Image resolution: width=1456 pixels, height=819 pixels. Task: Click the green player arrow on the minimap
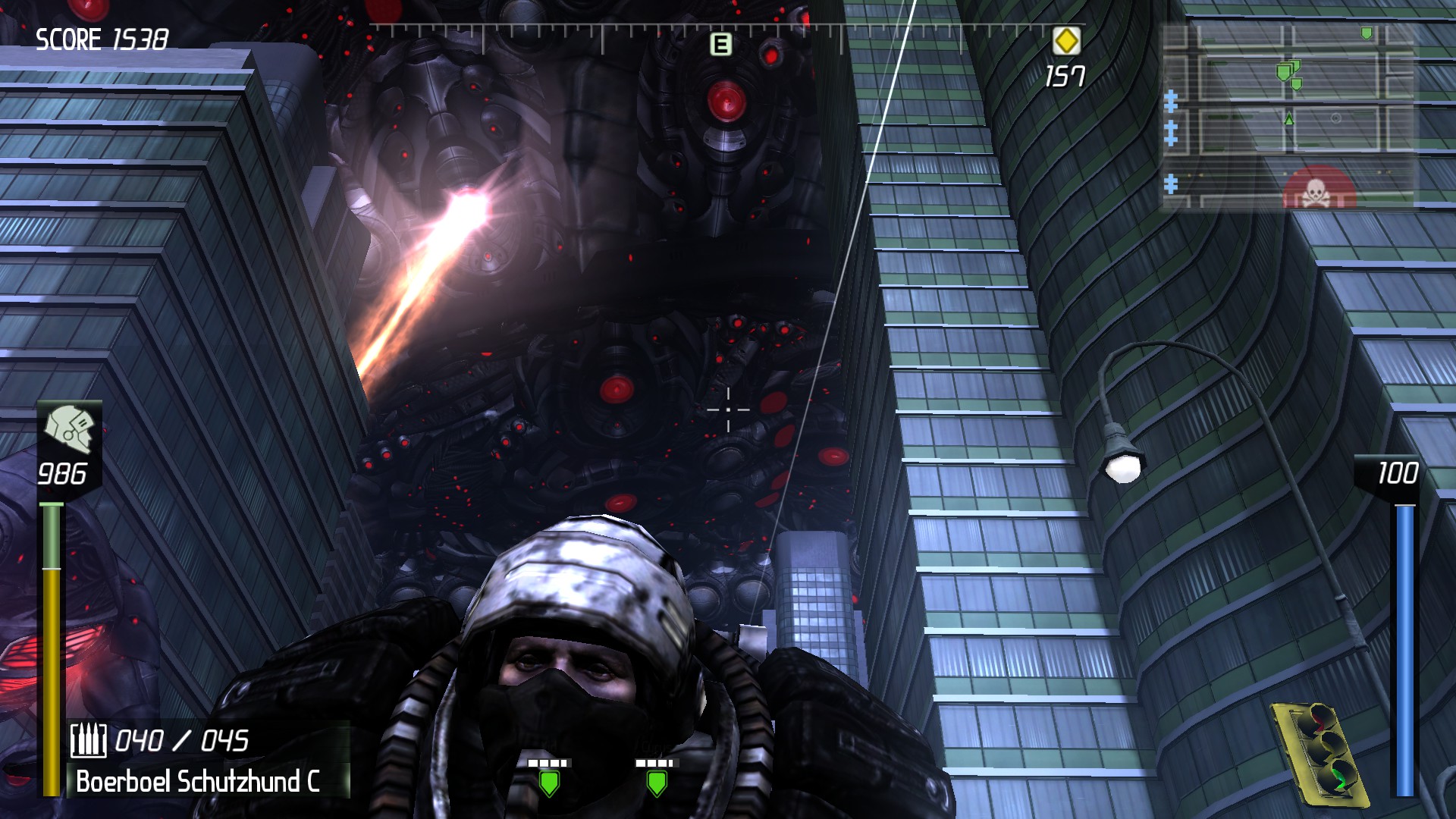pyautogui.click(x=1291, y=119)
